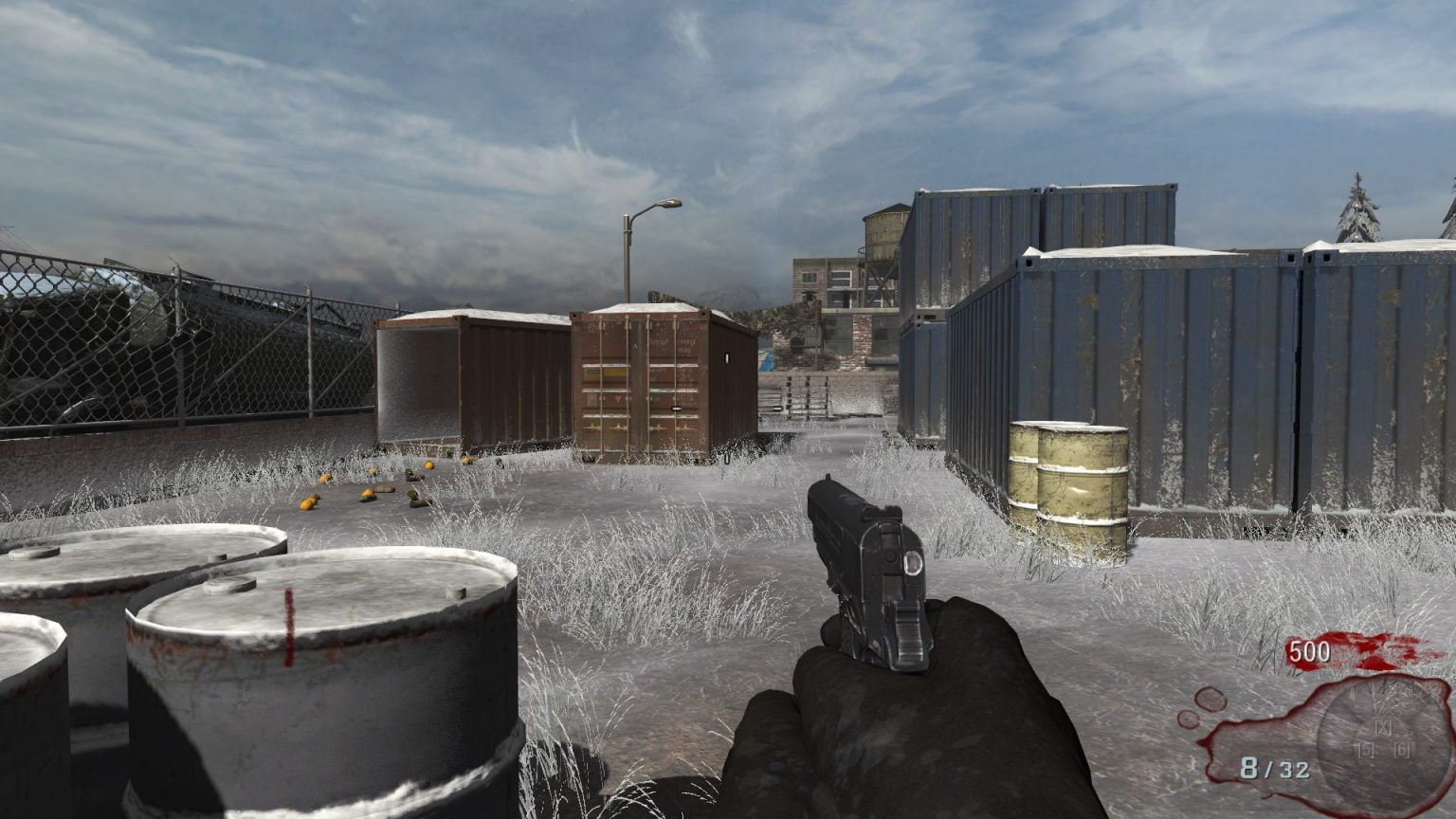
Task: Click the blue tarp near the brick wall
Action: click(x=766, y=360)
